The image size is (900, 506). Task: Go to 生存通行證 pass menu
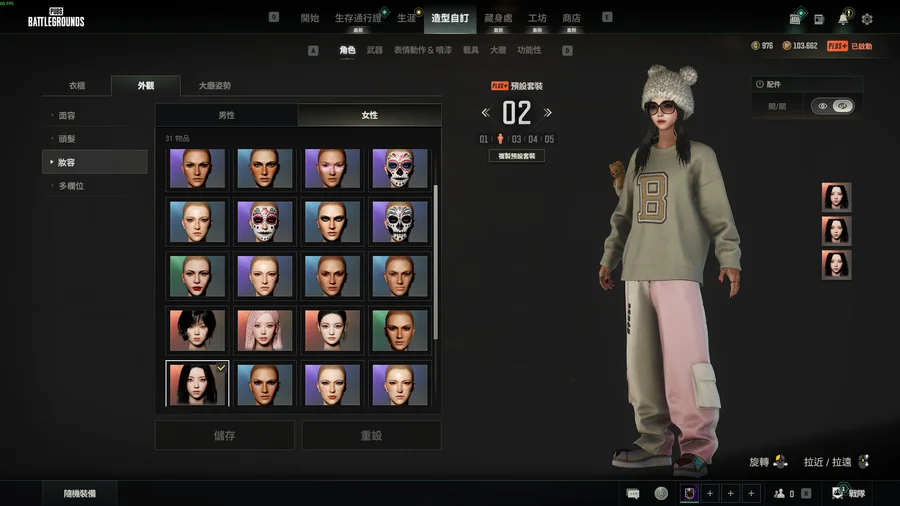tap(358, 18)
